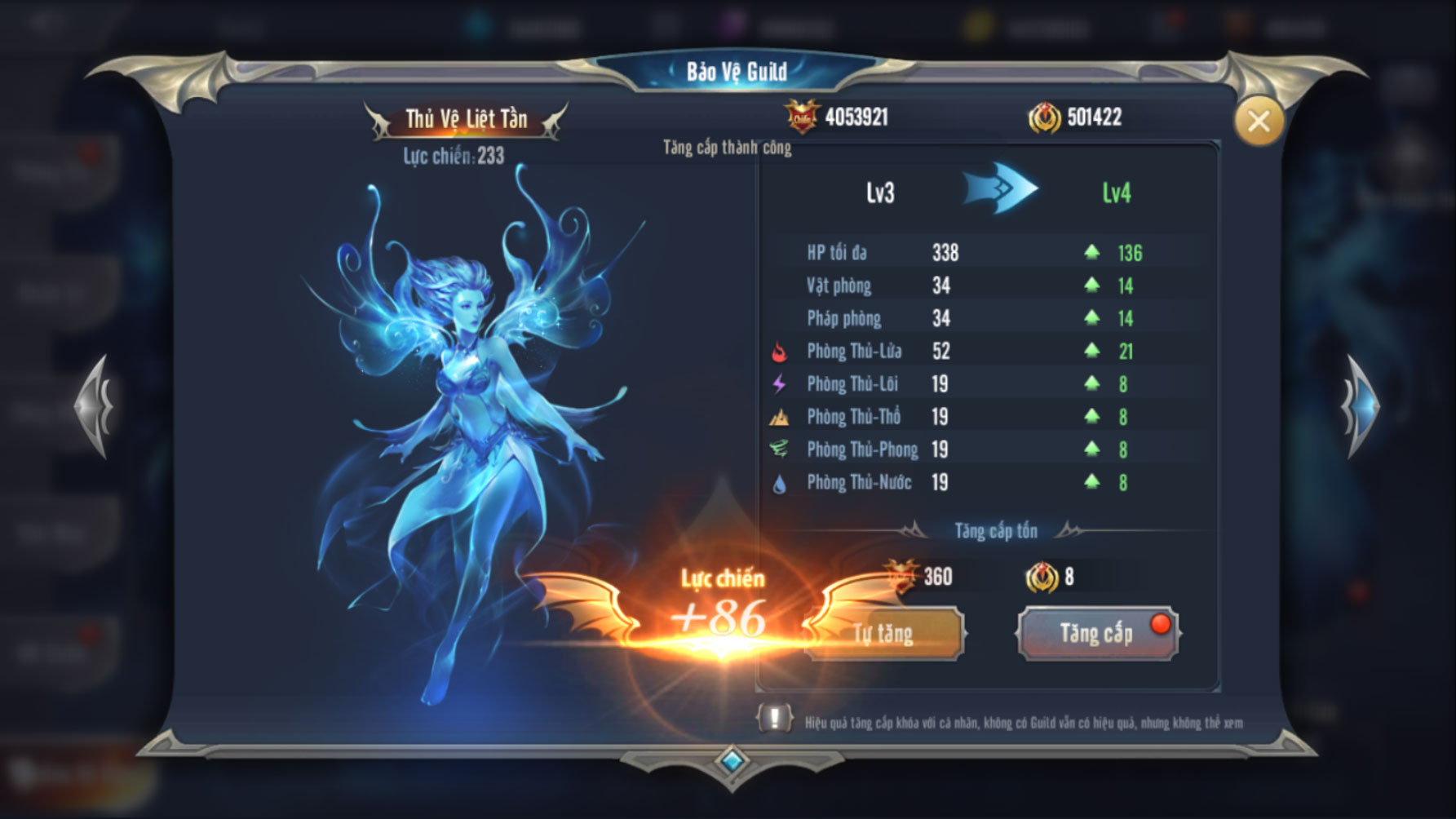Click the exclamation info icon
This screenshot has height=819, width=1456.
point(774,719)
